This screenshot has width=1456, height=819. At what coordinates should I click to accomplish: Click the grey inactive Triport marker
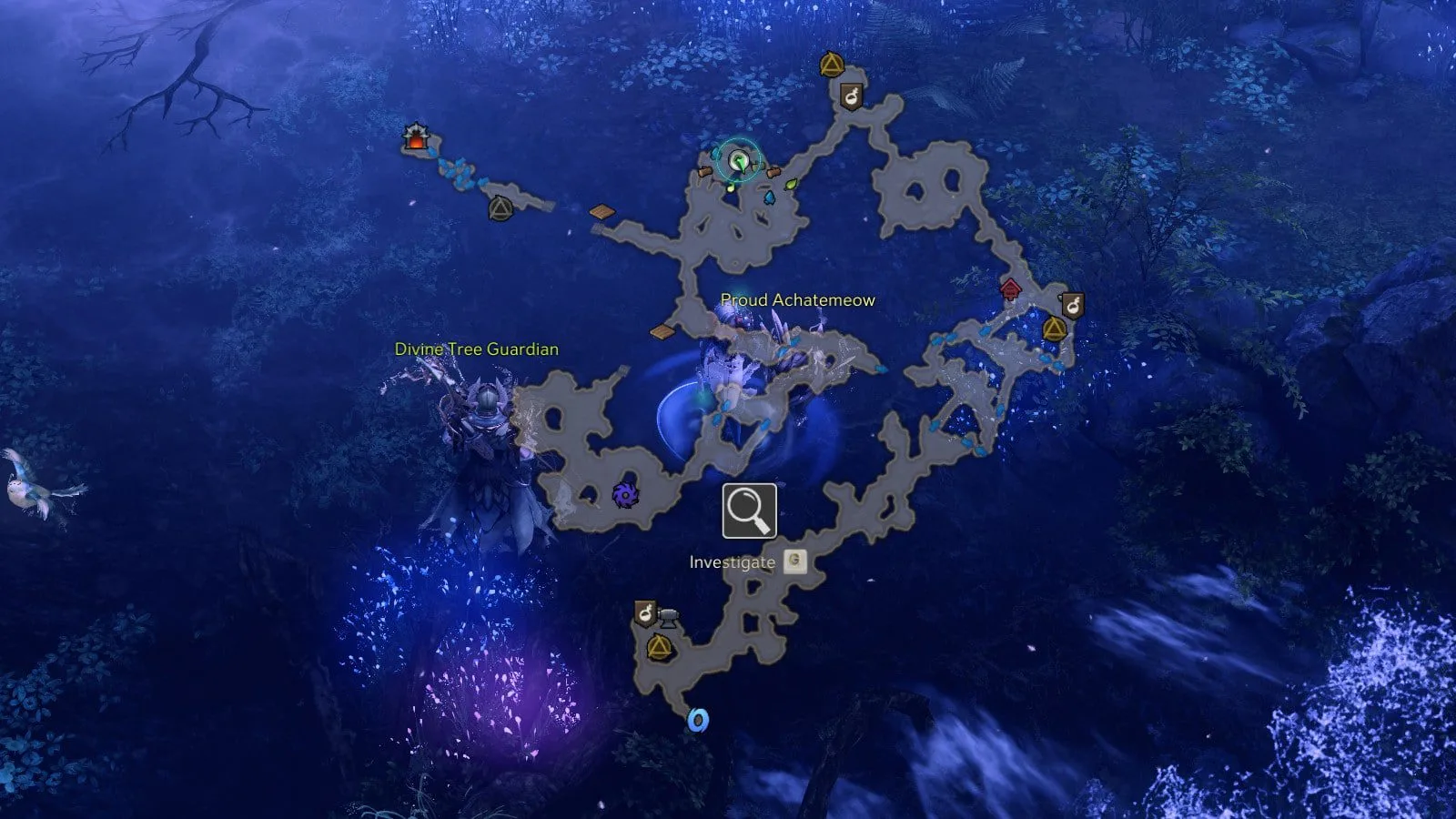[500, 208]
